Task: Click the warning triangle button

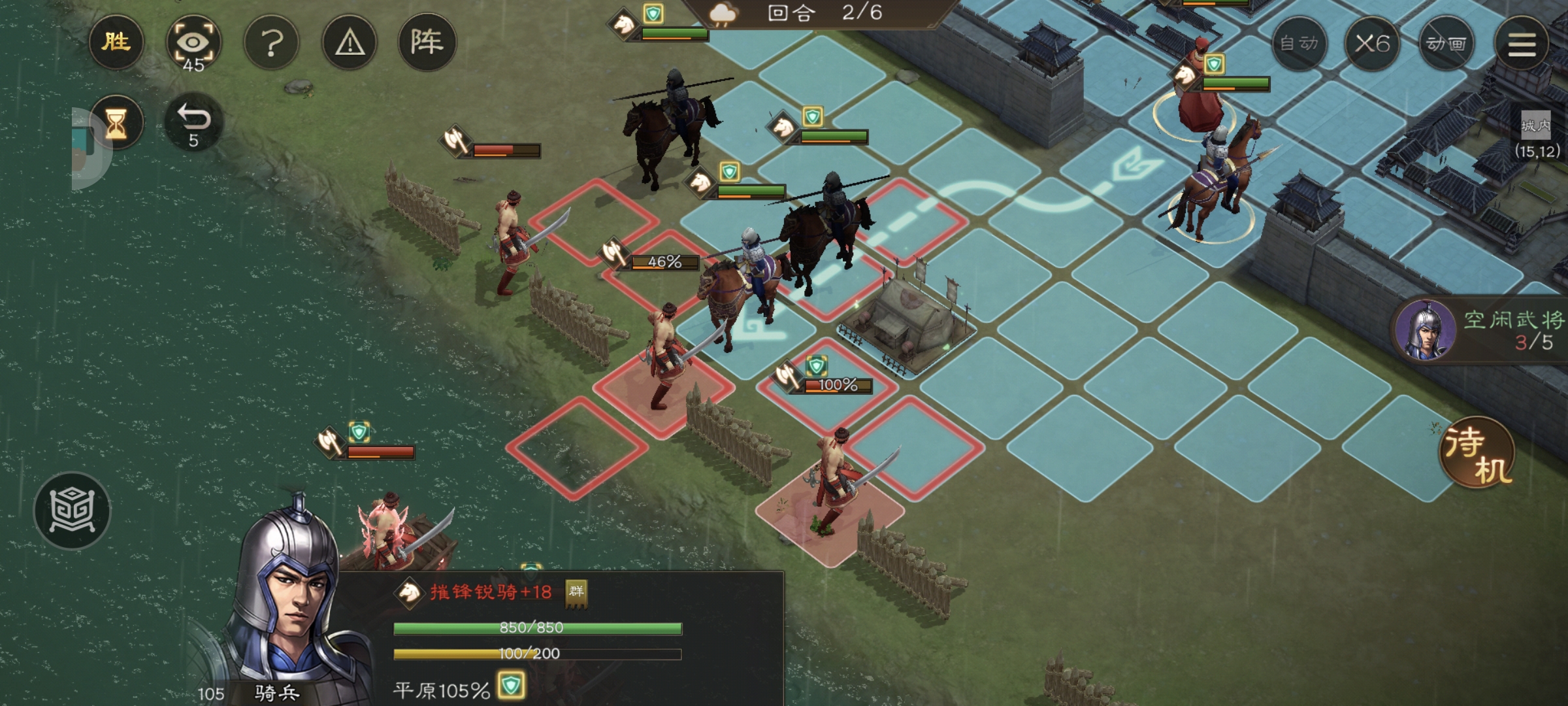Action: [x=350, y=43]
